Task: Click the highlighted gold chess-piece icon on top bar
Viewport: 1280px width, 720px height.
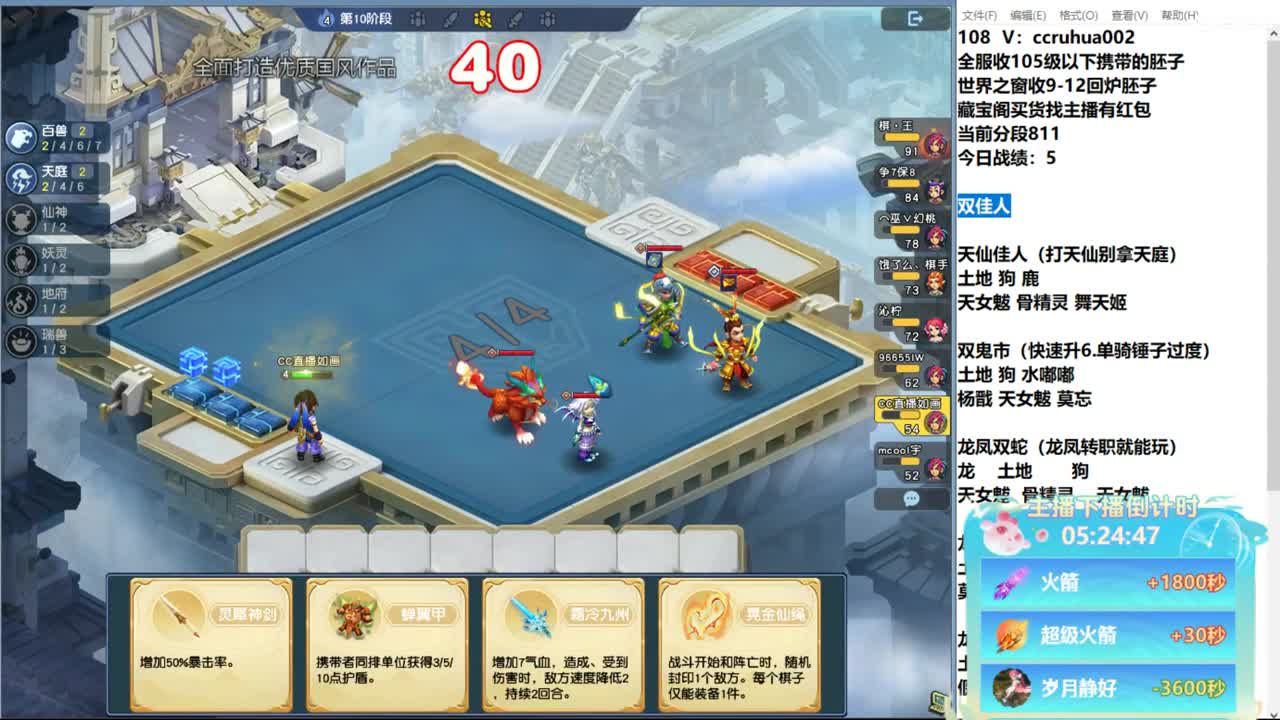Action: tap(483, 19)
